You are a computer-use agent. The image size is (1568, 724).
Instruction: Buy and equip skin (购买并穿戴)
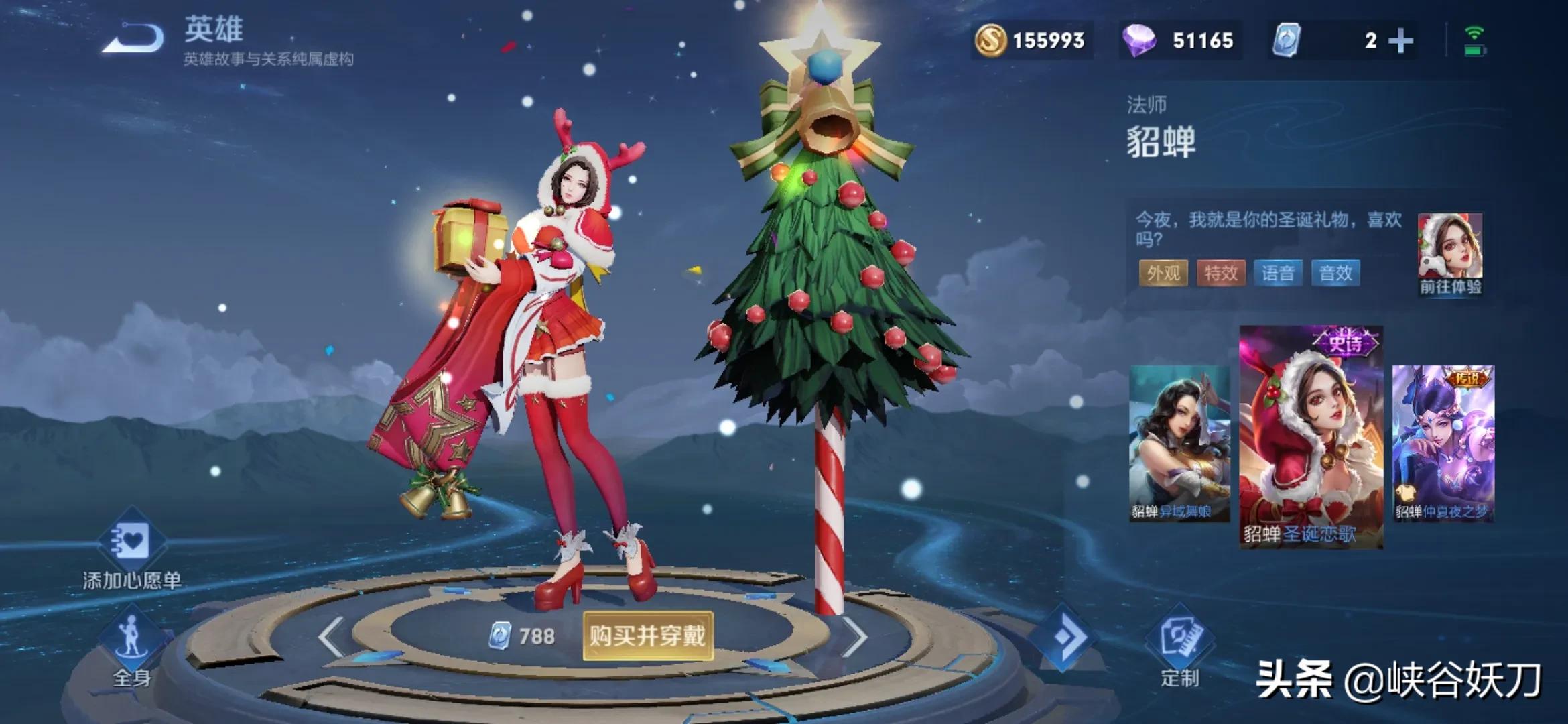point(647,636)
